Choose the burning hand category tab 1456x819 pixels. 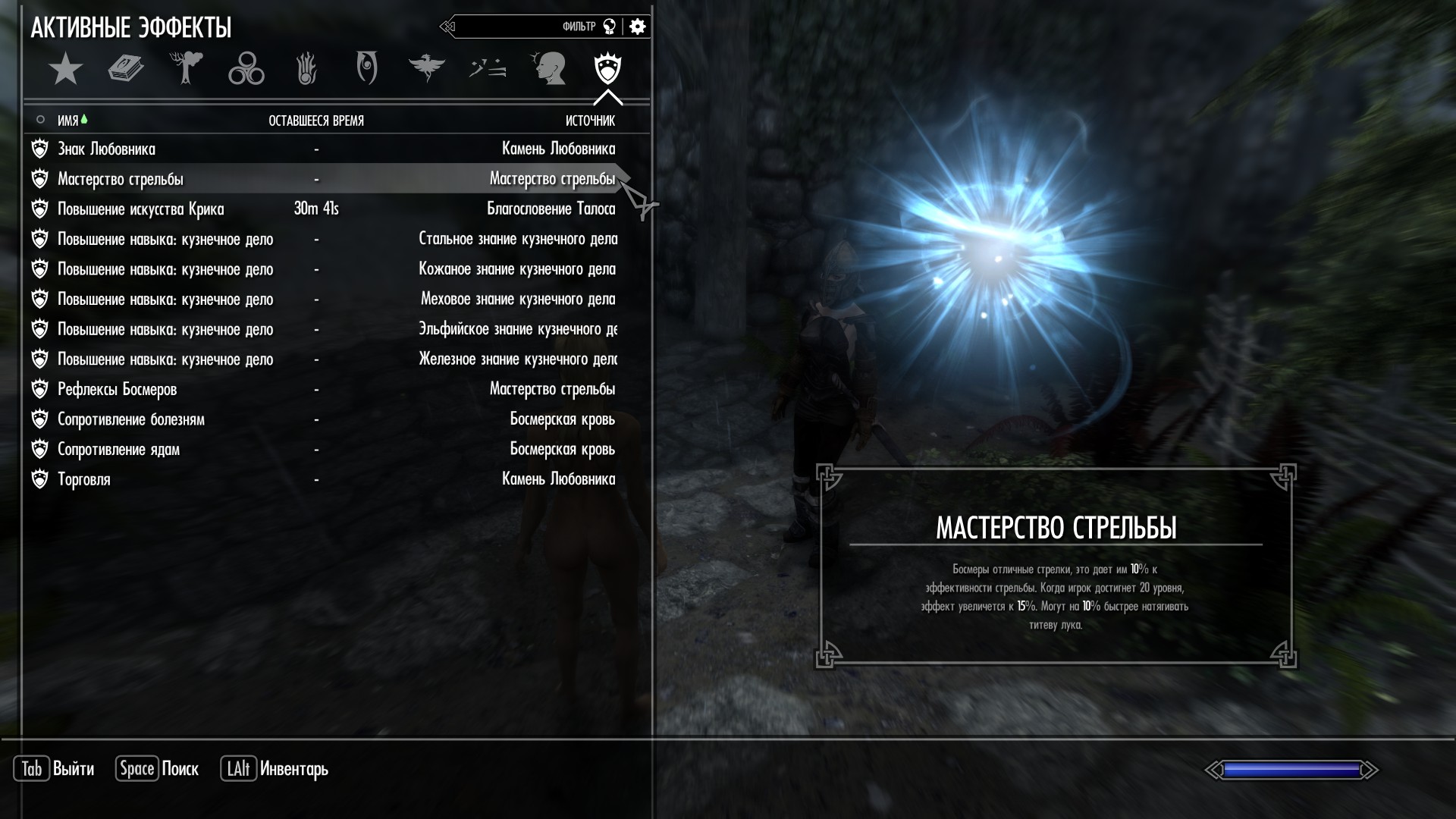306,69
